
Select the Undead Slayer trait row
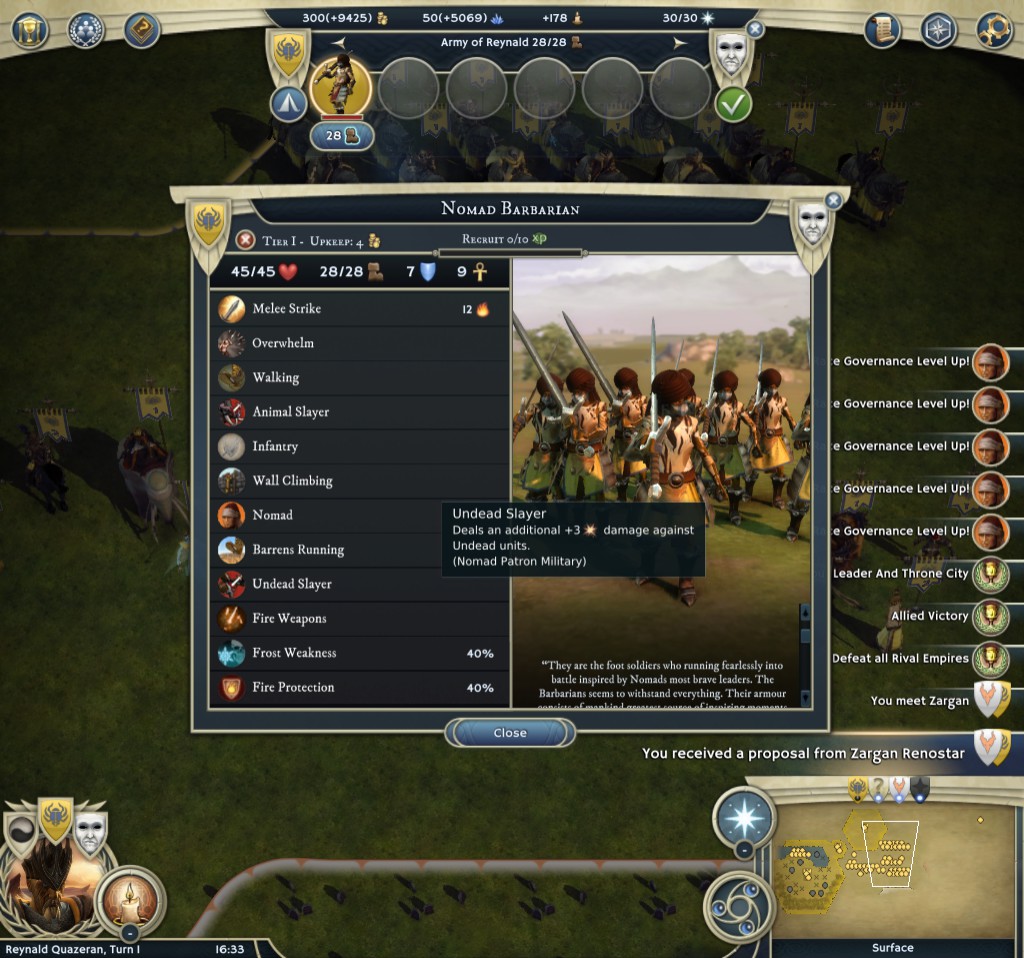[x=358, y=584]
